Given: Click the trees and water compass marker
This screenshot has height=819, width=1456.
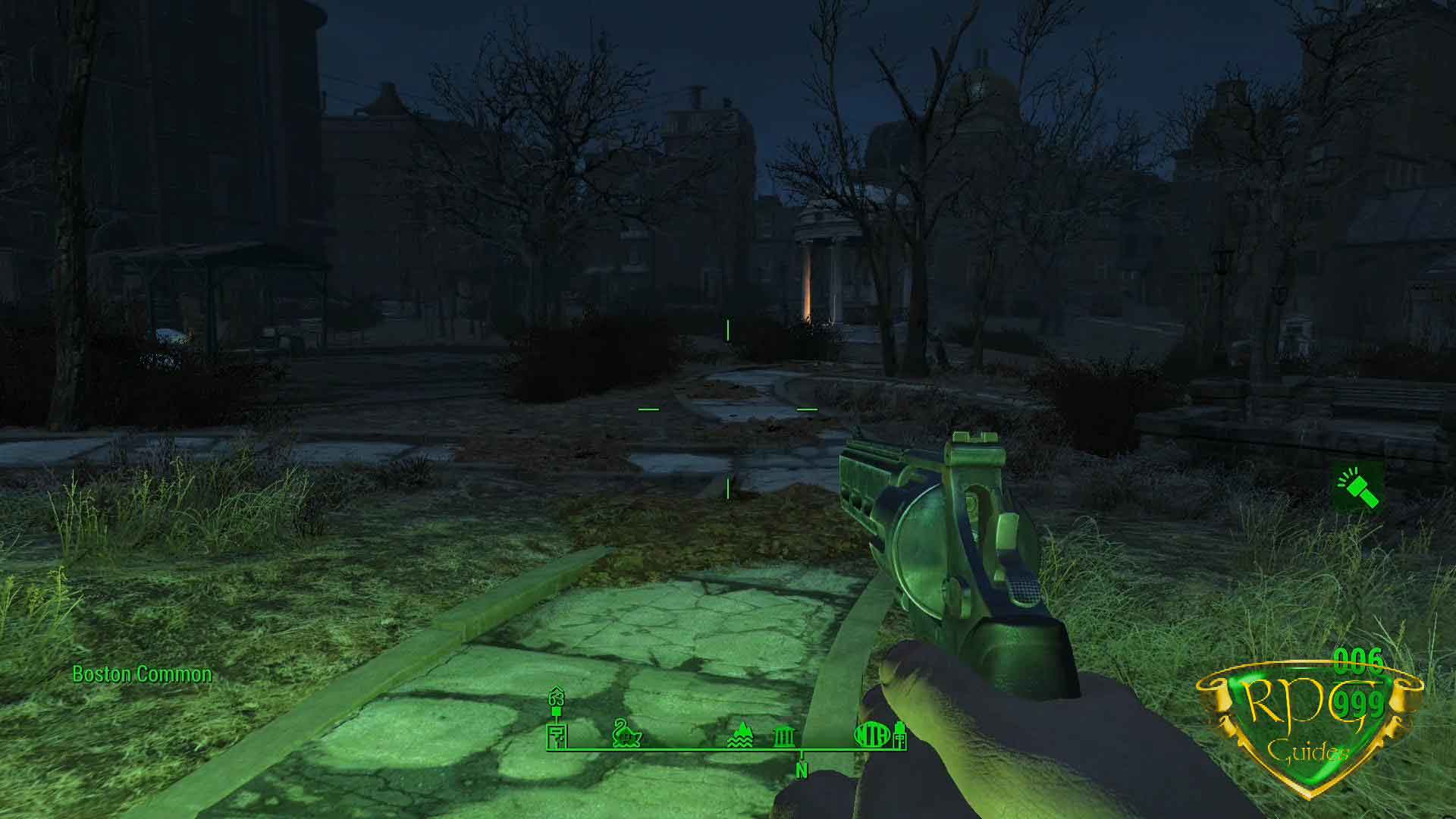Looking at the screenshot, I should [x=741, y=734].
